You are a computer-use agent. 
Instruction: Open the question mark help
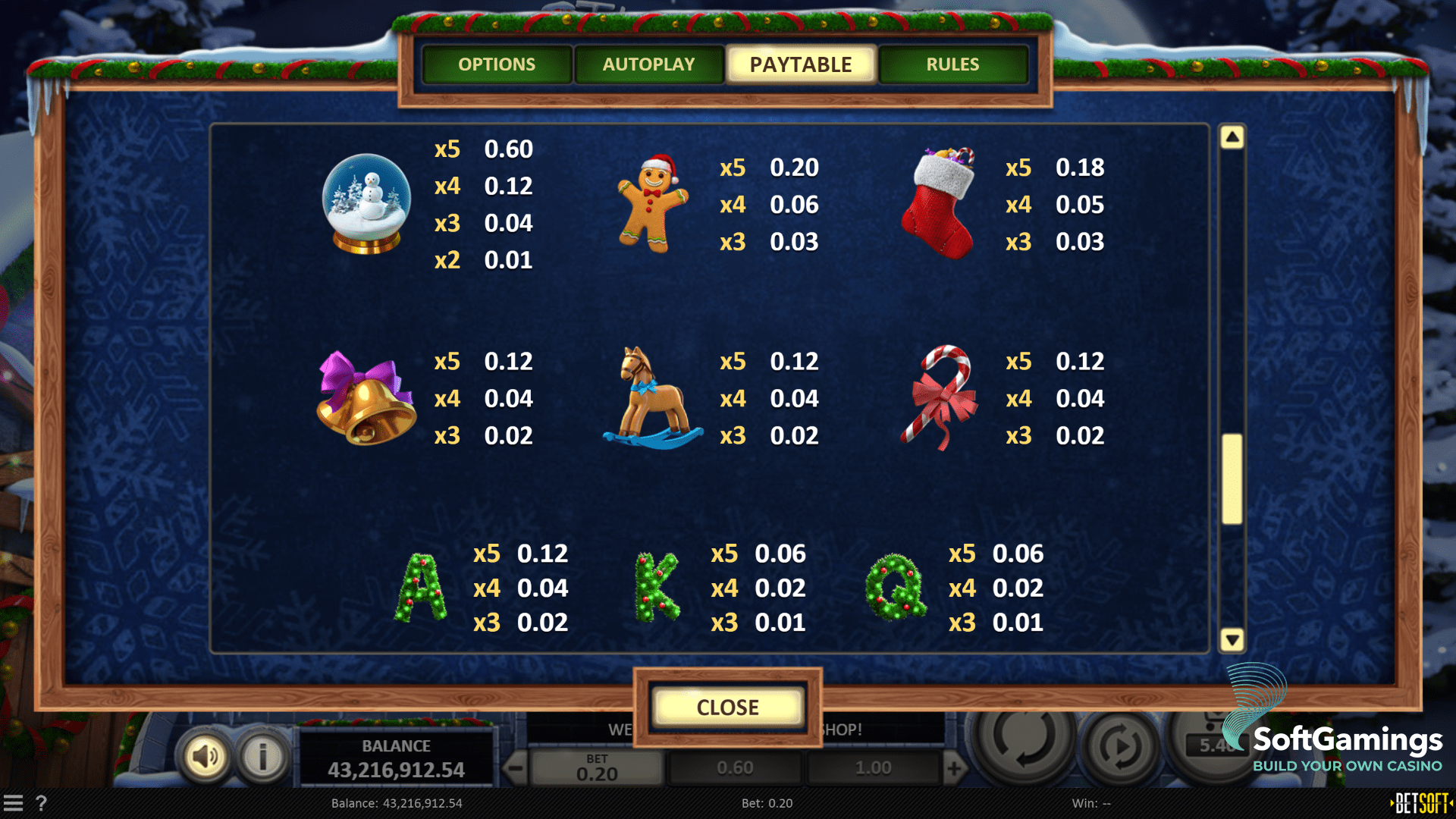41,803
